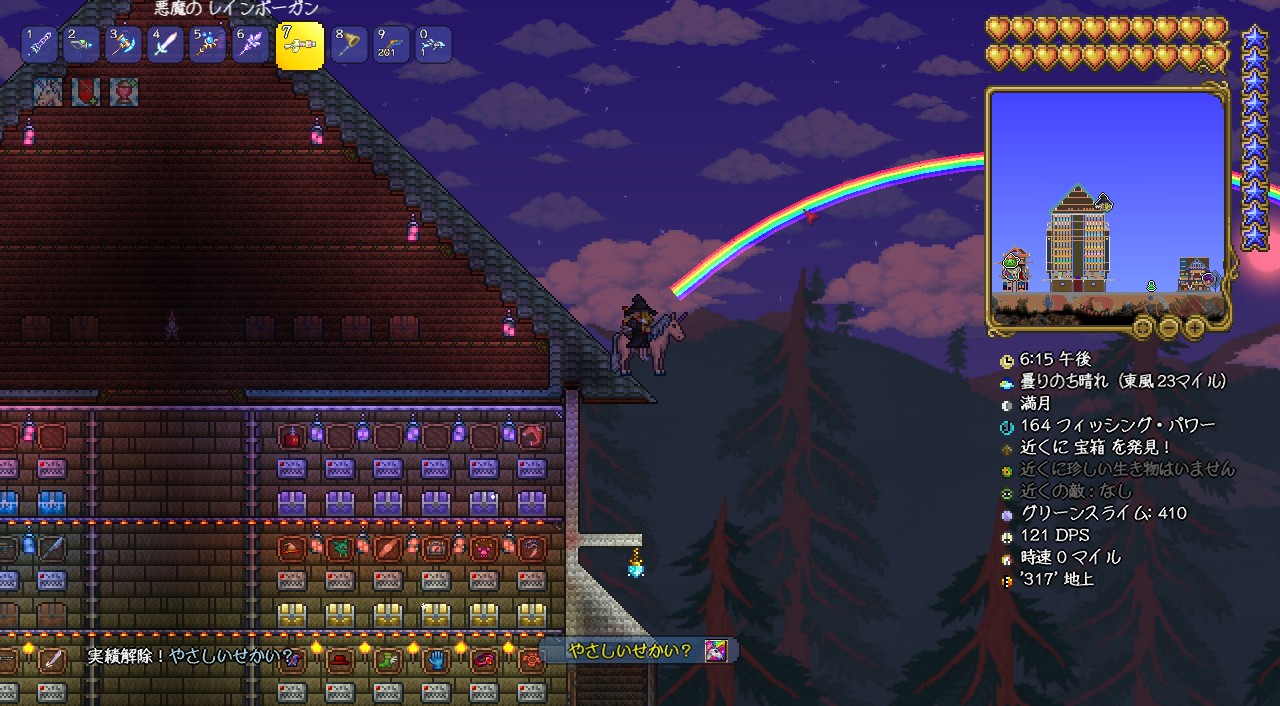Viewport: 1280px width, 706px height.
Task: Pick the purple crystal staff slot 6
Action: (250, 45)
